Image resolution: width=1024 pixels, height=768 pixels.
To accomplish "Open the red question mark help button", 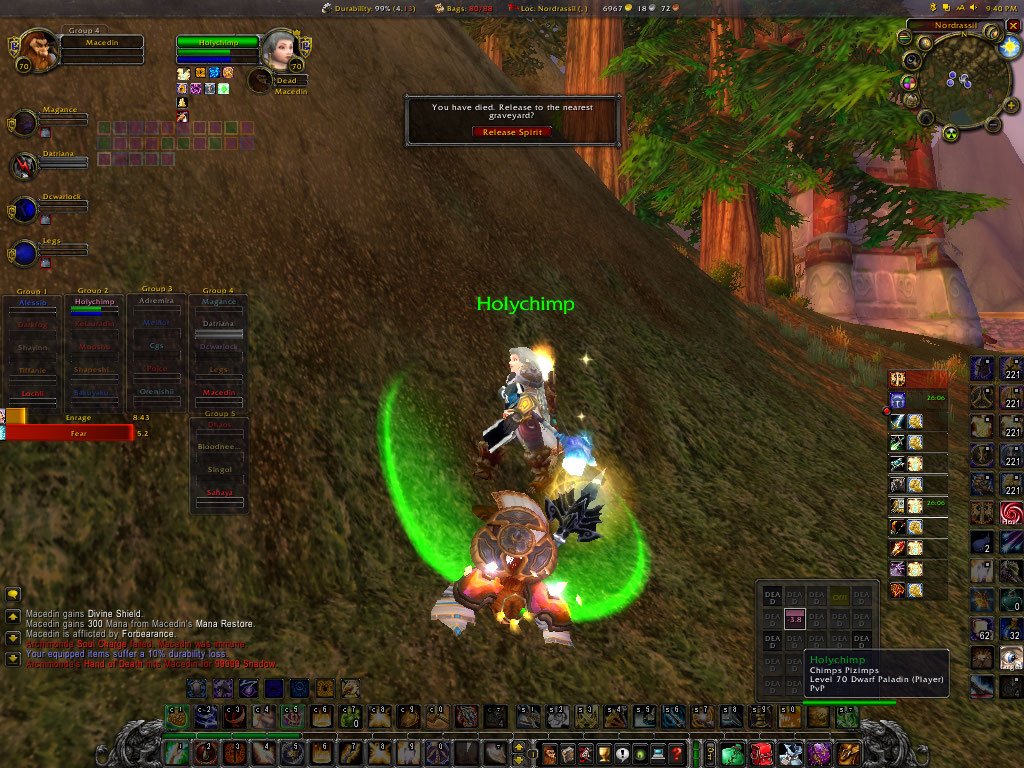I will pos(677,753).
